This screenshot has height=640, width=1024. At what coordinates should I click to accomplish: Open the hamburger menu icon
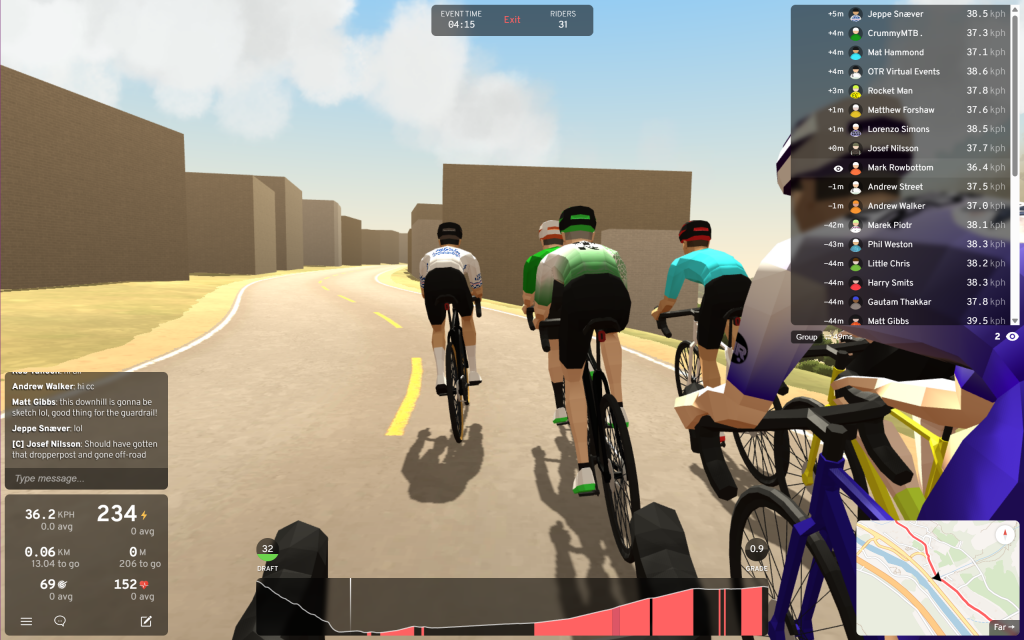tap(27, 621)
